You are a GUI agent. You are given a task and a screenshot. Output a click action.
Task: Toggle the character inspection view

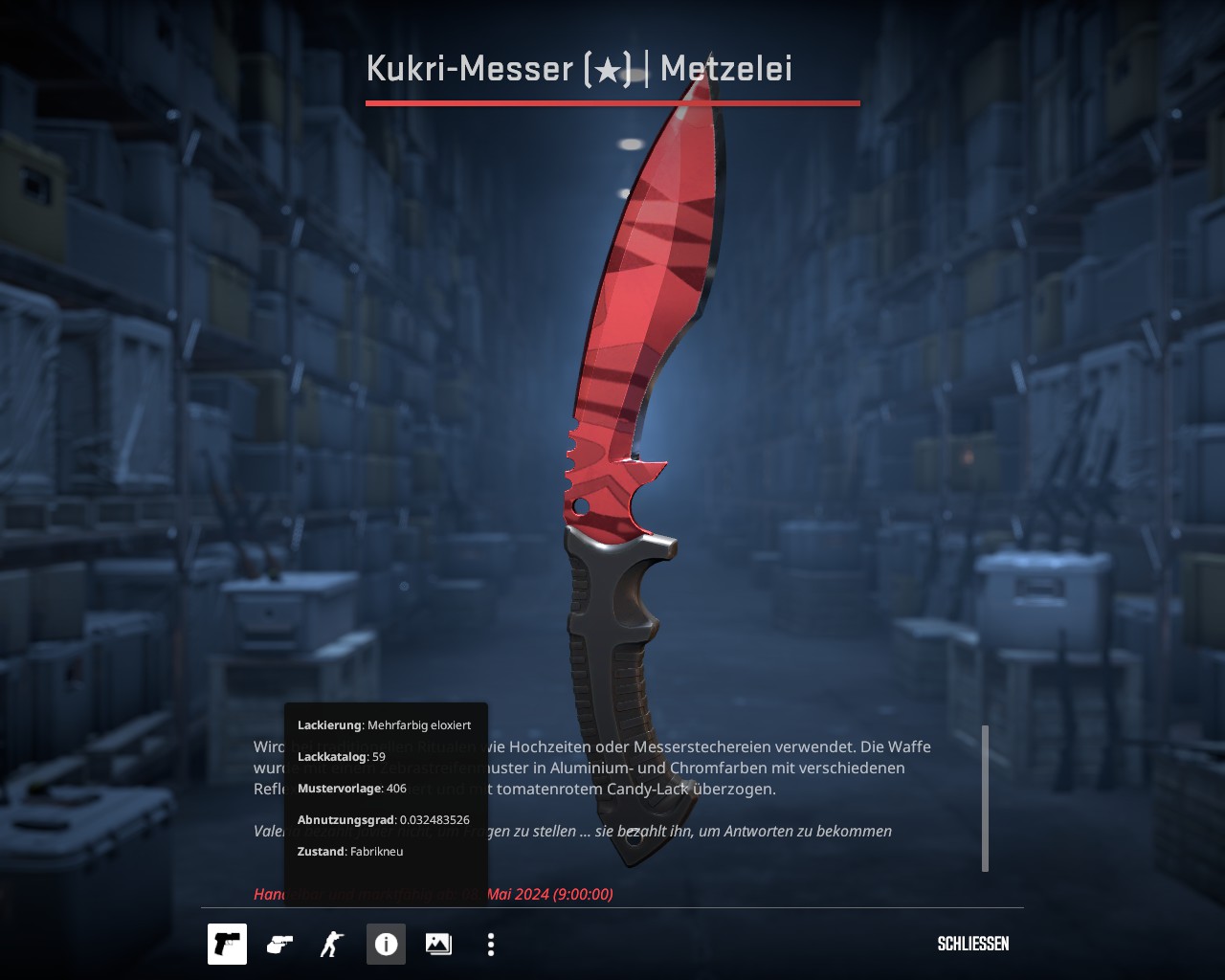click(330, 944)
